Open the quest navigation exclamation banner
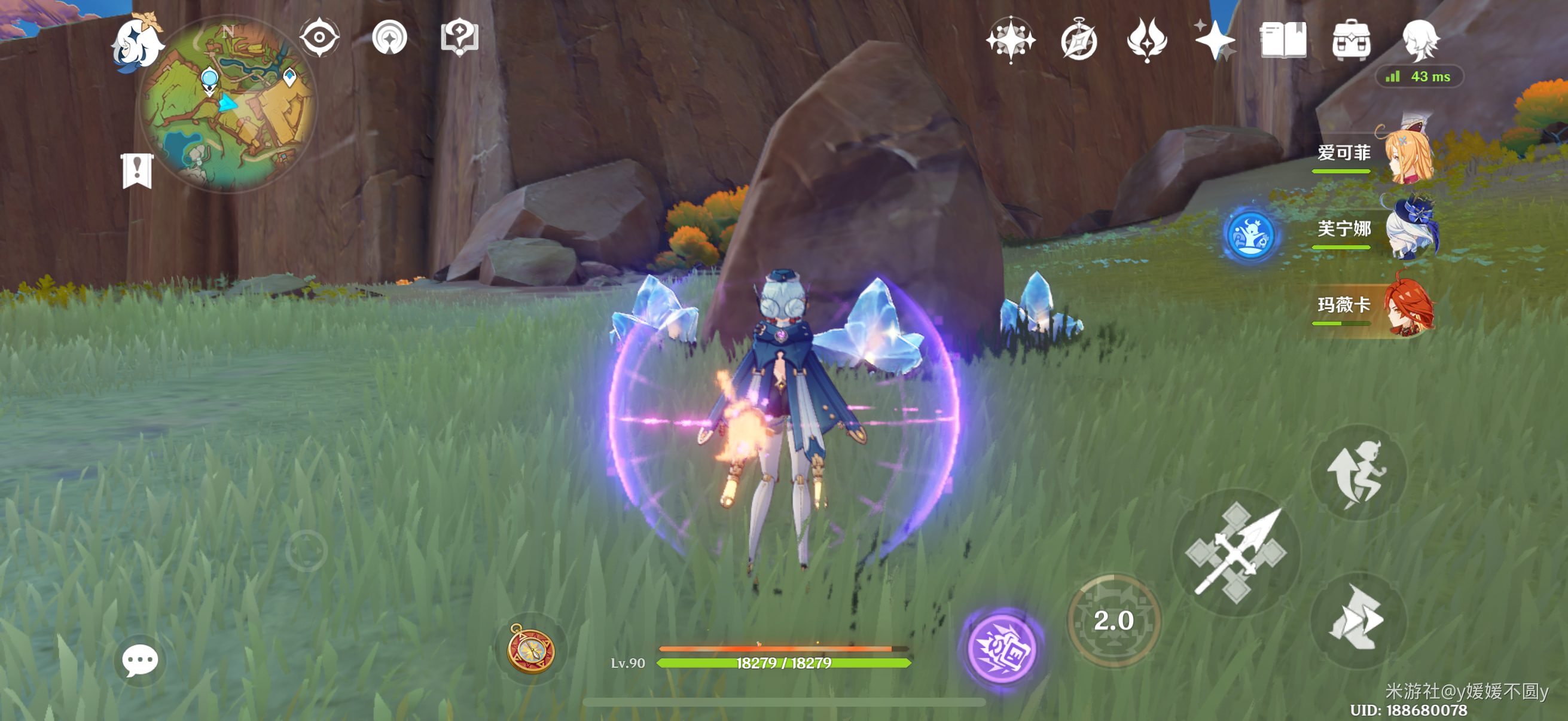 click(136, 170)
